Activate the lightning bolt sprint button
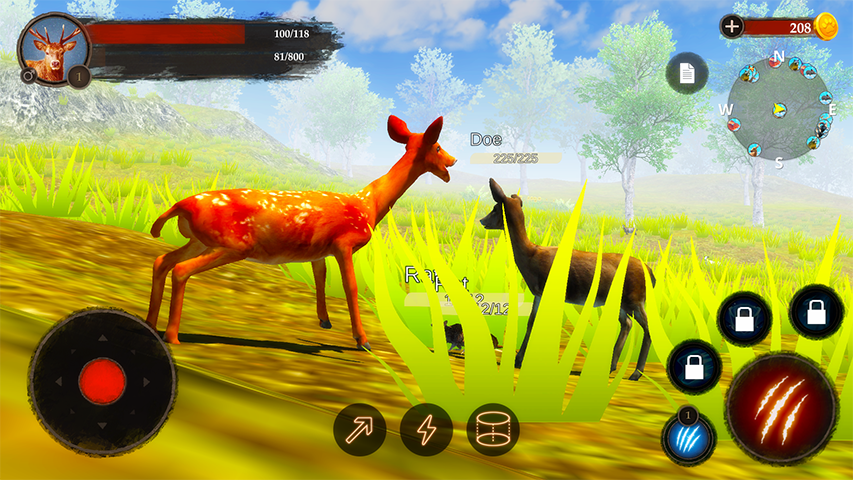 click(x=427, y=429)
